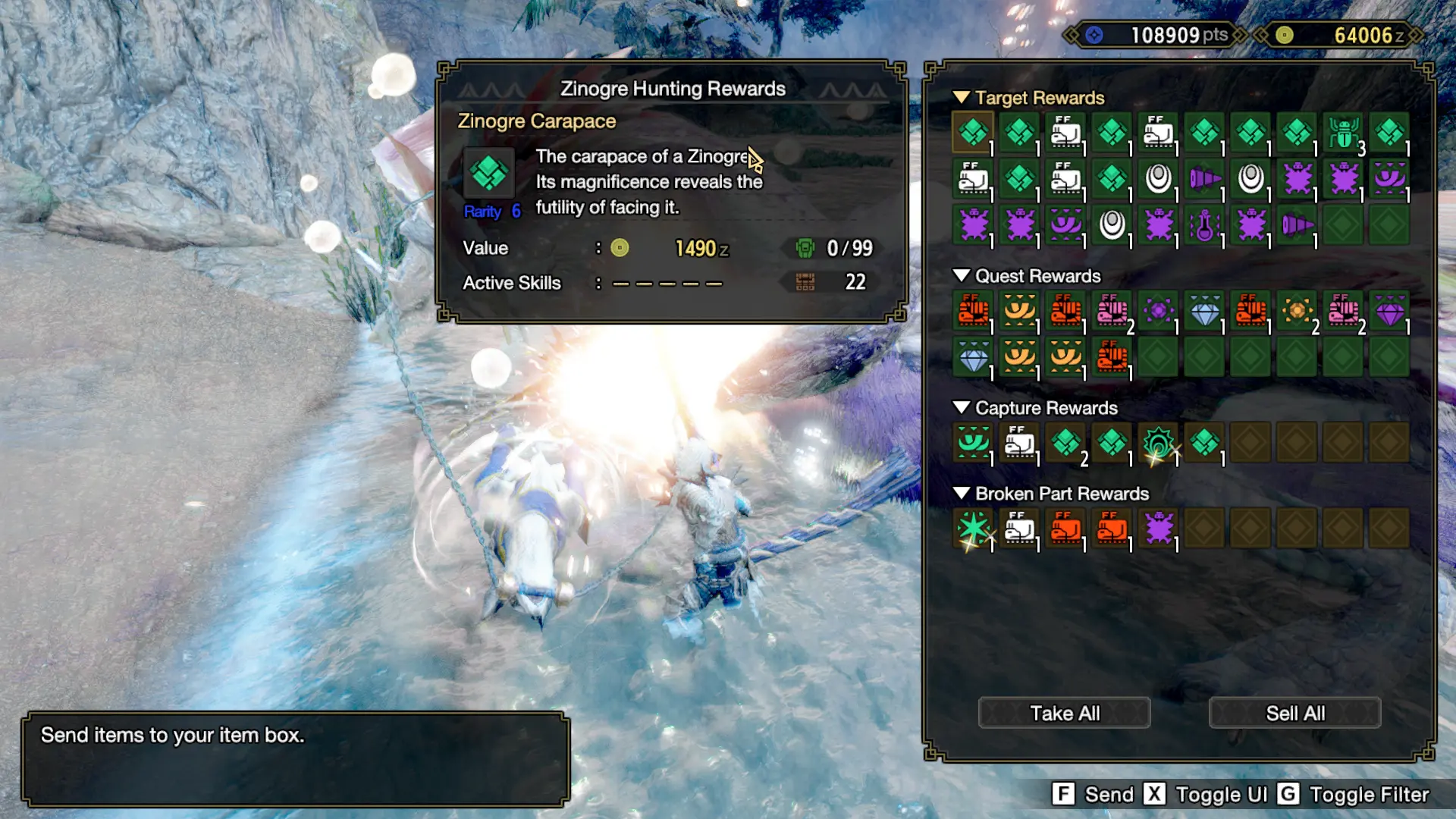Select the green beetle icon showing quantity 3
The image size is (1456, 819).
[1342, 131]
